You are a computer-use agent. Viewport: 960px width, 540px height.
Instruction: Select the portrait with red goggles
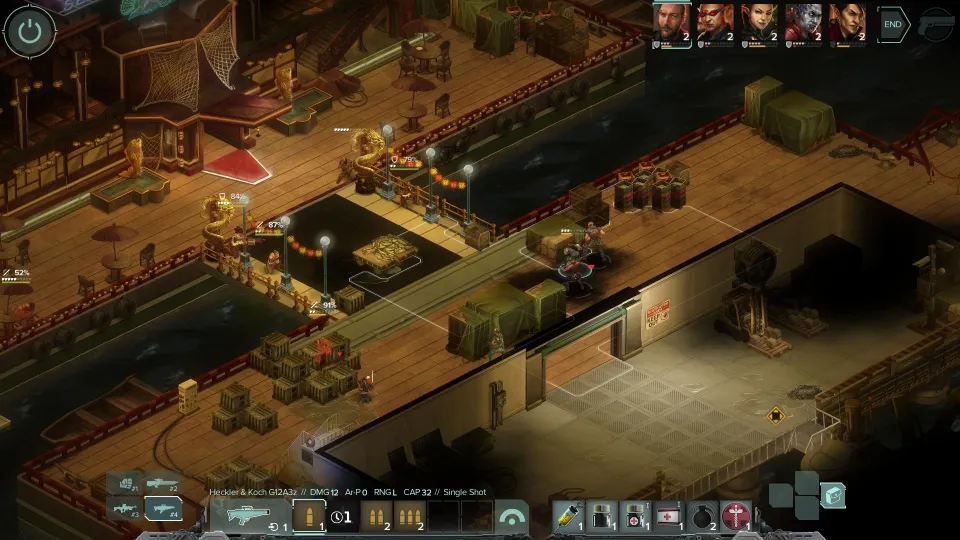[x=715, y=22]
